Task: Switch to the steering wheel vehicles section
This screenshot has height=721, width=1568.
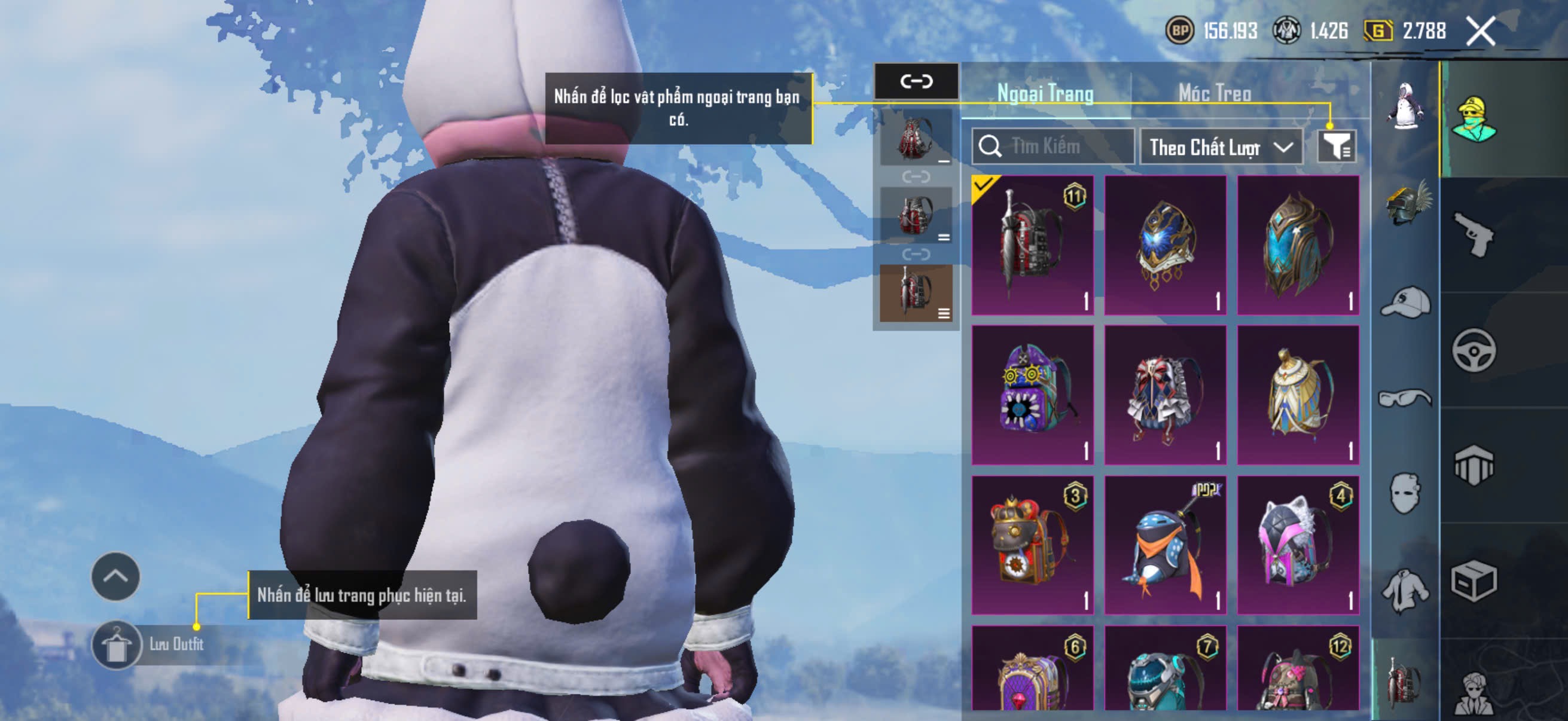Action: (1474, 350)
